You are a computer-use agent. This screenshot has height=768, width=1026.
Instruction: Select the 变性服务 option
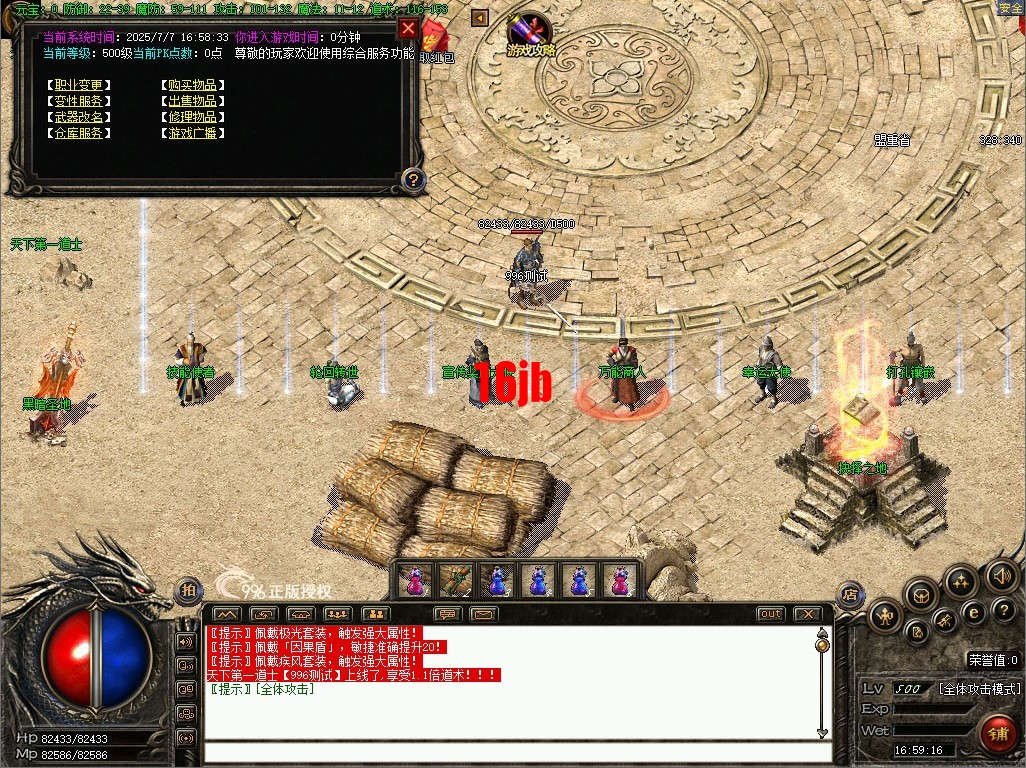point(78,101)
